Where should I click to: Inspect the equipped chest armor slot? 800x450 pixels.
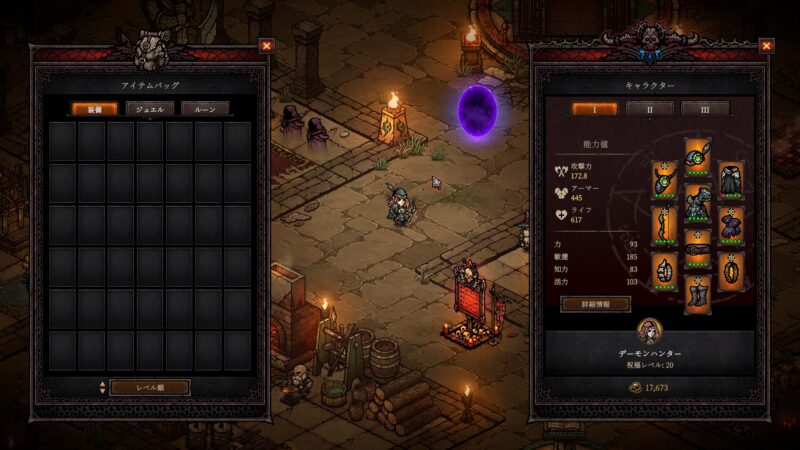[x=698, y=204]
